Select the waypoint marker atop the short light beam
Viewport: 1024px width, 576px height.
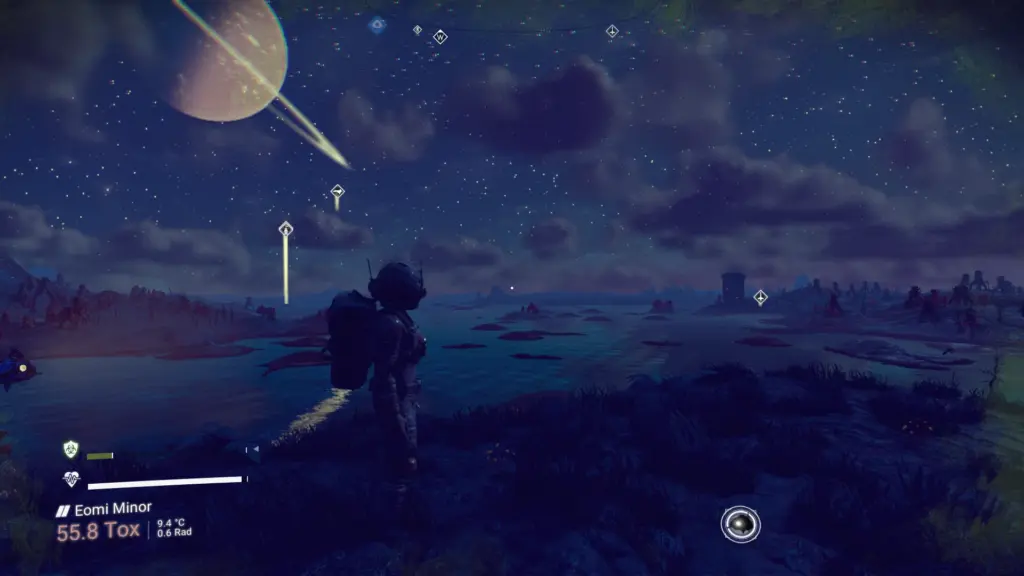pos(338,191)
